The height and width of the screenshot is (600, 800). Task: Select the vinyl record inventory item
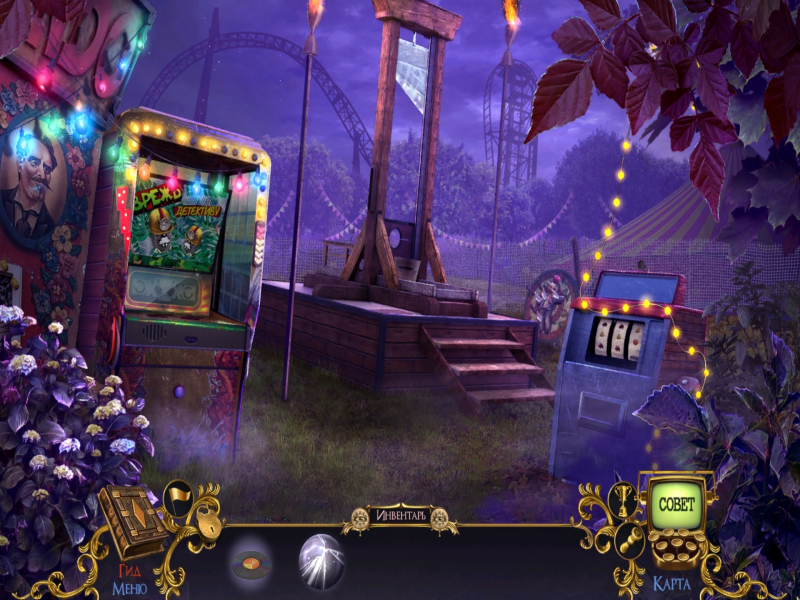pyautogui.click(x=251, y=566)
